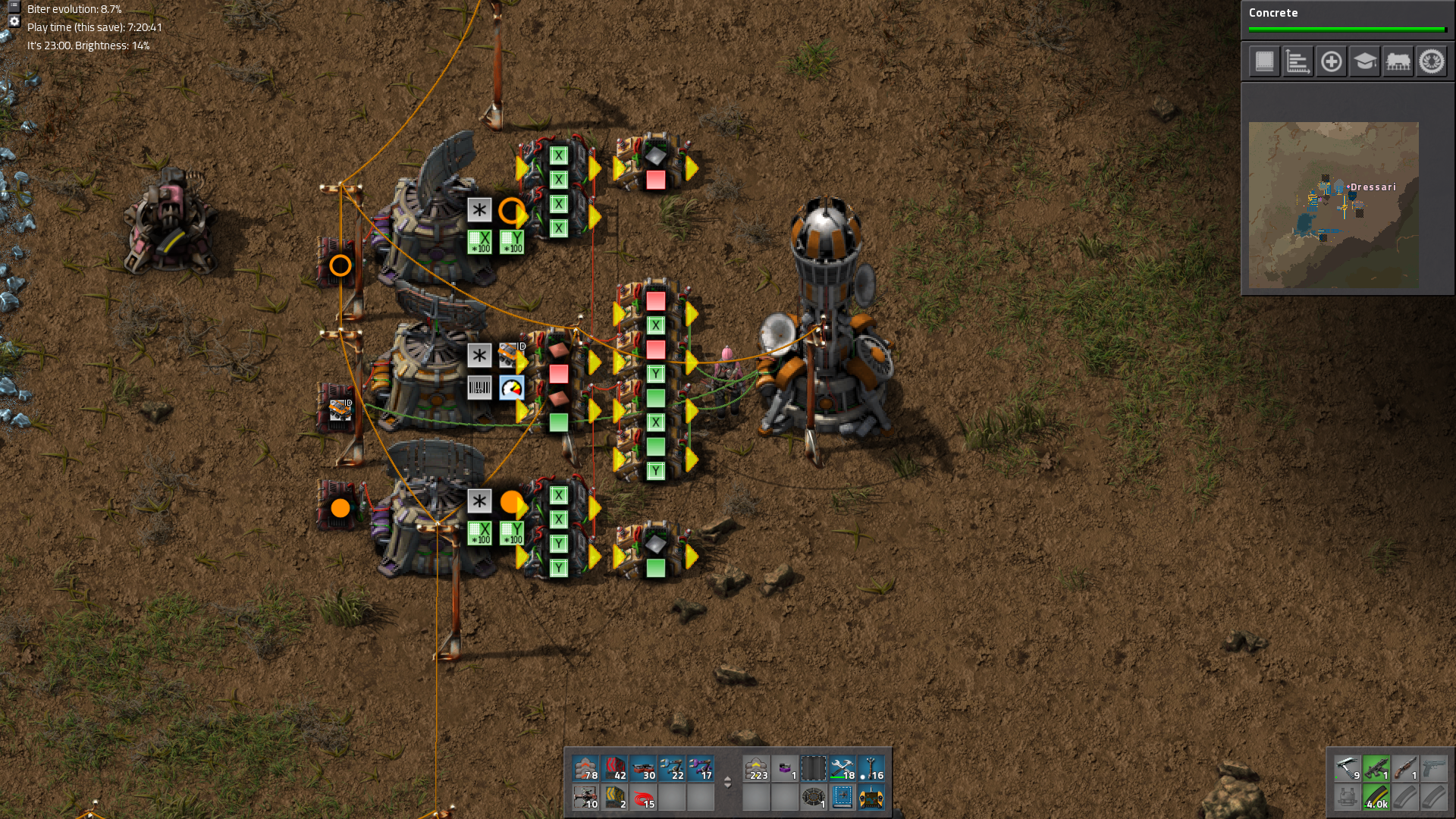Select the pickaxe tool slot
This screenshot has height=819, width=1456.
tap(1347, 768)
